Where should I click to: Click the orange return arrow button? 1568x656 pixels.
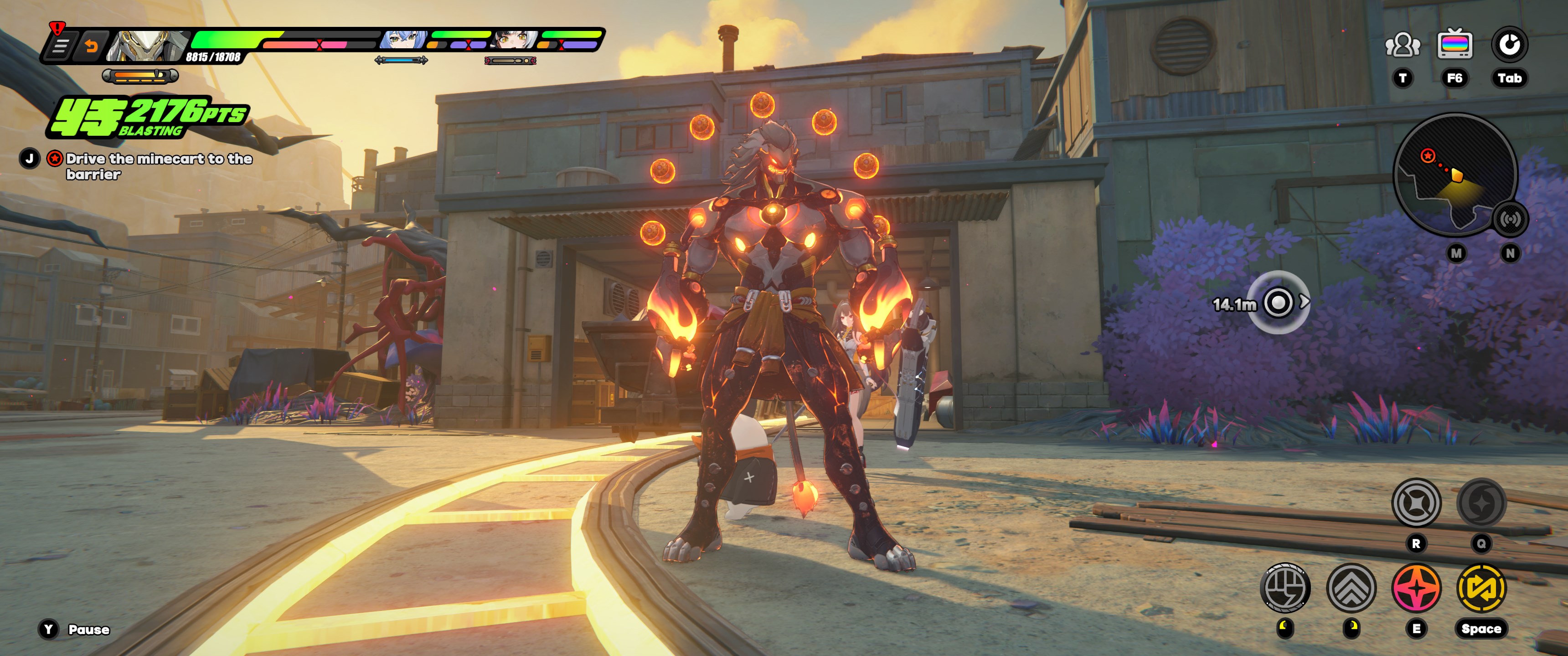[x=91, y=46]
